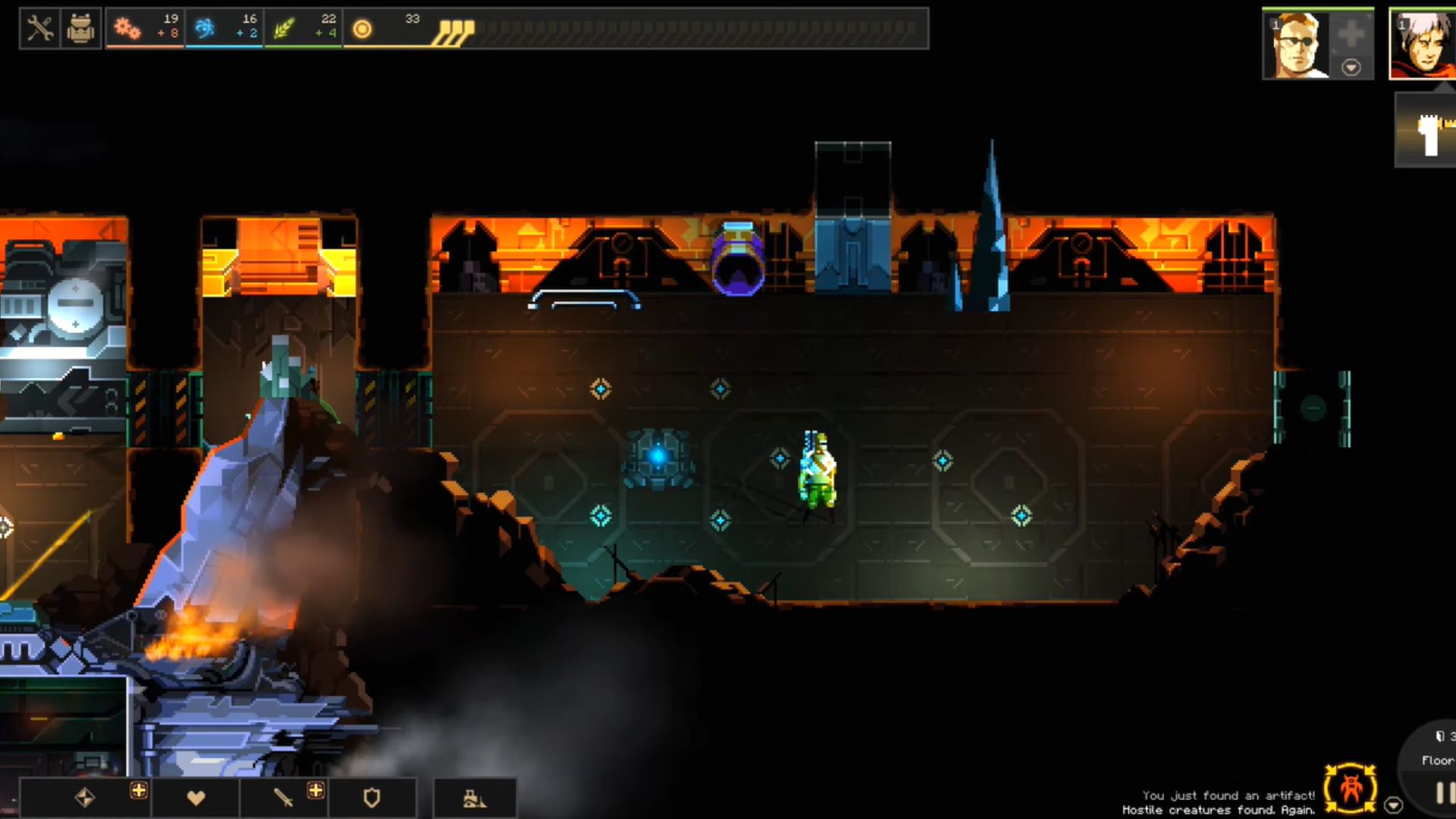The image size is (1456, 819).
Task: Select the blond hero with sunglasses portrait
Action: [x=1296, y=45]
